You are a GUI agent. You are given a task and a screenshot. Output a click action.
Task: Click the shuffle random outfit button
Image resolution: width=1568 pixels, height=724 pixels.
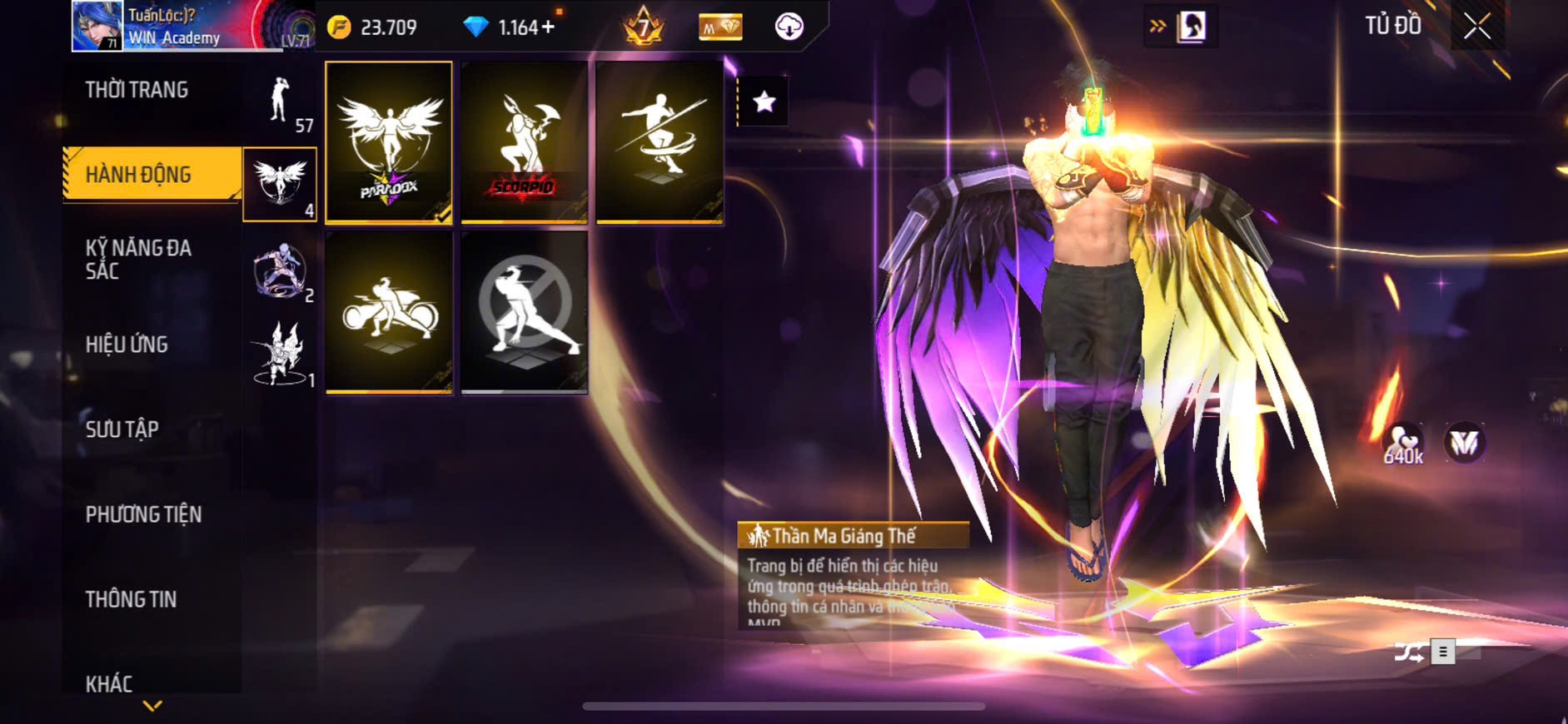[x=1409, y=652]
